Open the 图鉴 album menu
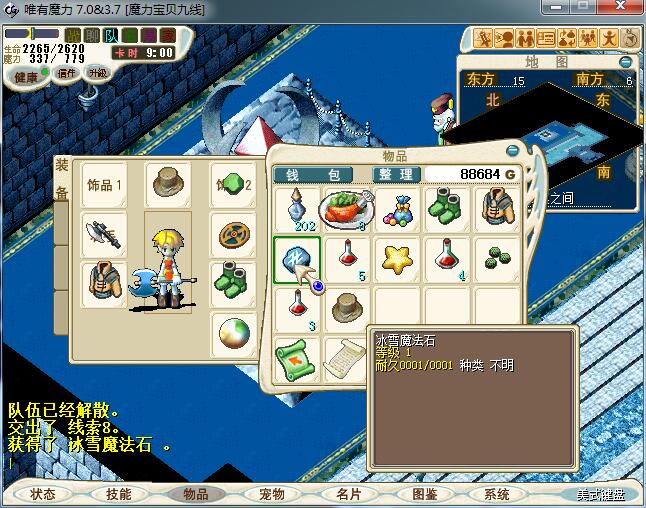646x508 pixels. (x=424, y=494)
